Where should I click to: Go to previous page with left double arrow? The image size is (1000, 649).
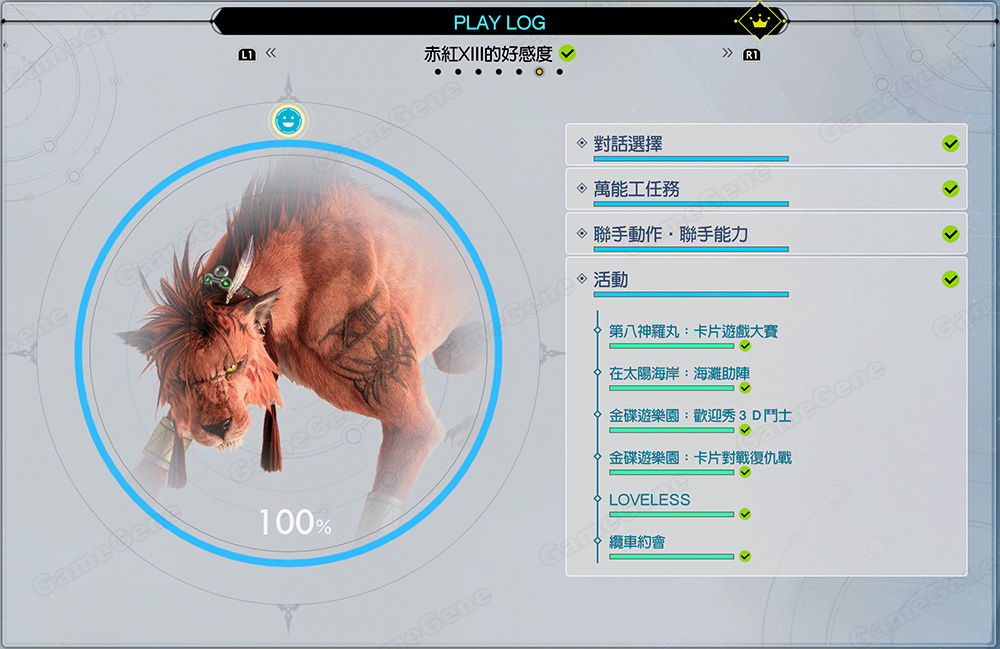[270, 53]
